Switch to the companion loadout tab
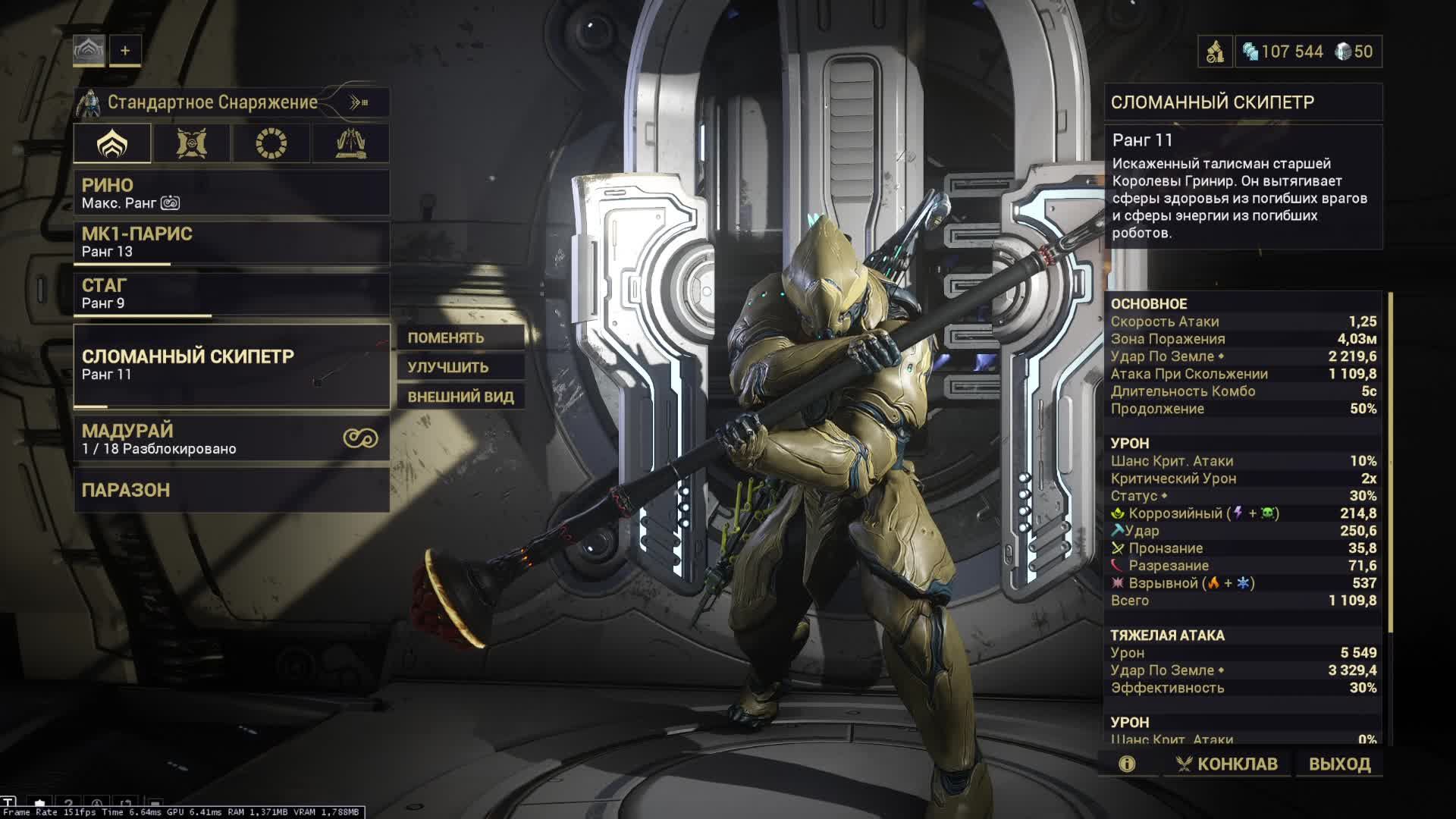Viewport: 1456px width, 819px height. pos(191,143)
